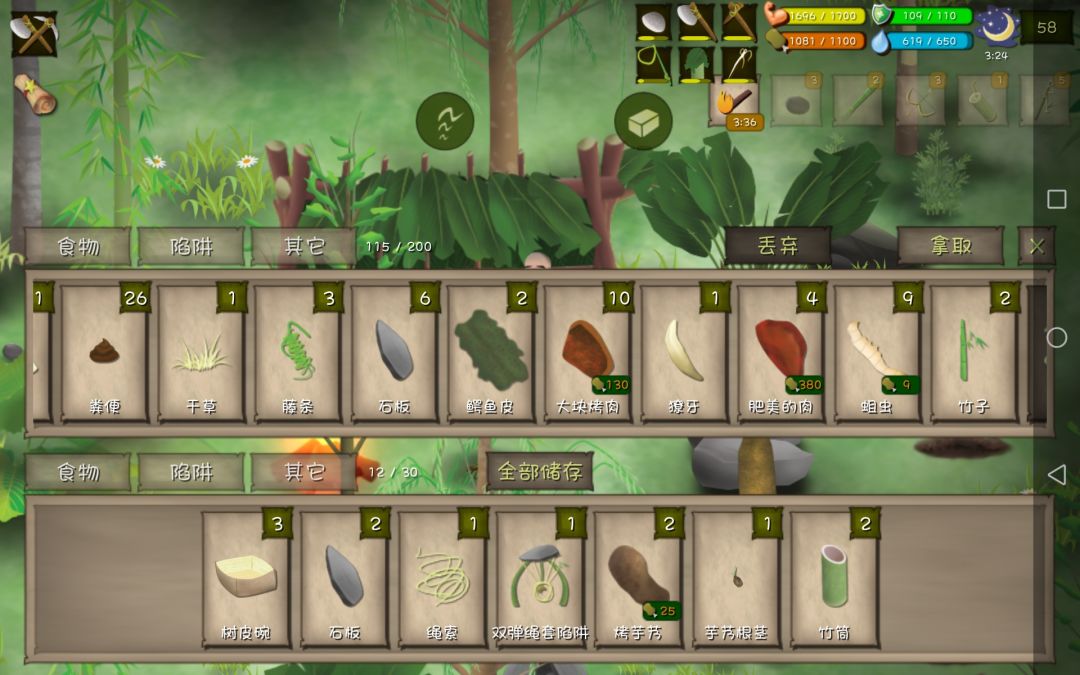Store everything with 全部储存 button
Image resolution: width=1080 pixels, height=675 pixels.
(539, 472)
